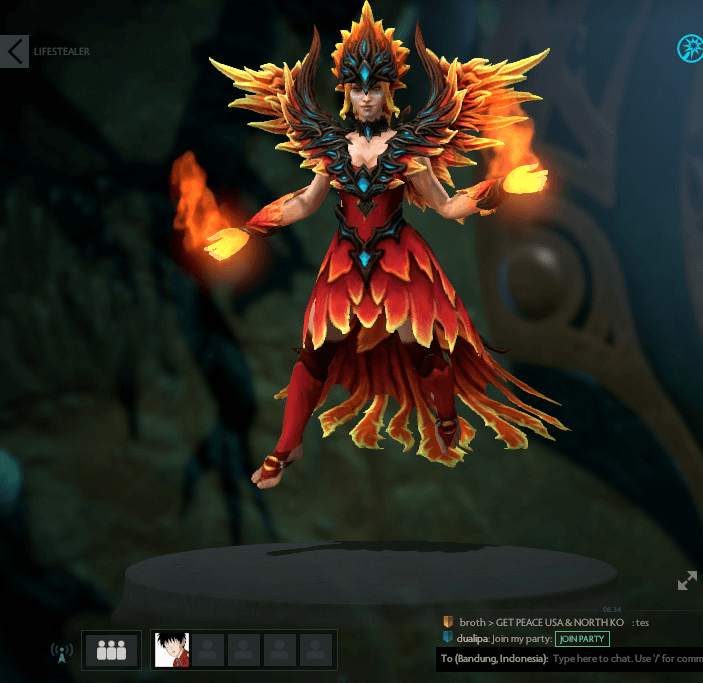Open the party group icon button
Image resolution: width=703 pixels, height=683 pixels.
(x=112, y=650)
